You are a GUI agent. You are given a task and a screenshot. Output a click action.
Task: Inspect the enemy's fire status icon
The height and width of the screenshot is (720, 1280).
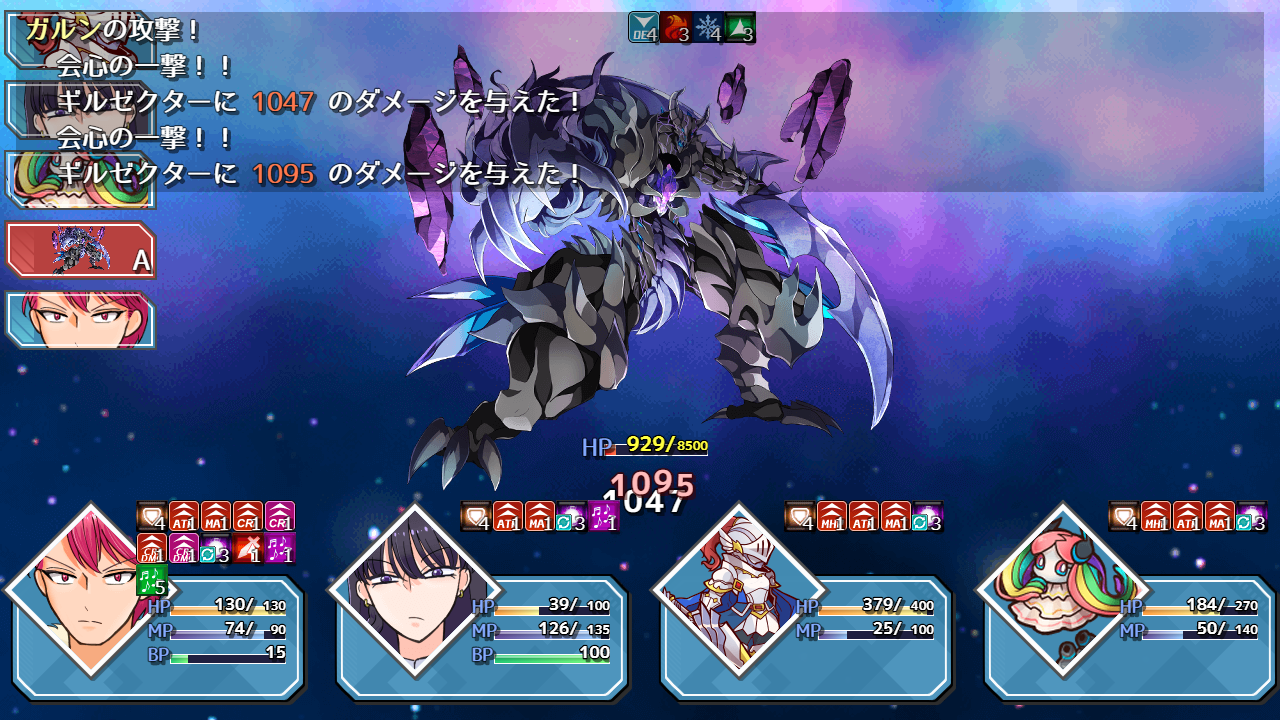point(677,27)
